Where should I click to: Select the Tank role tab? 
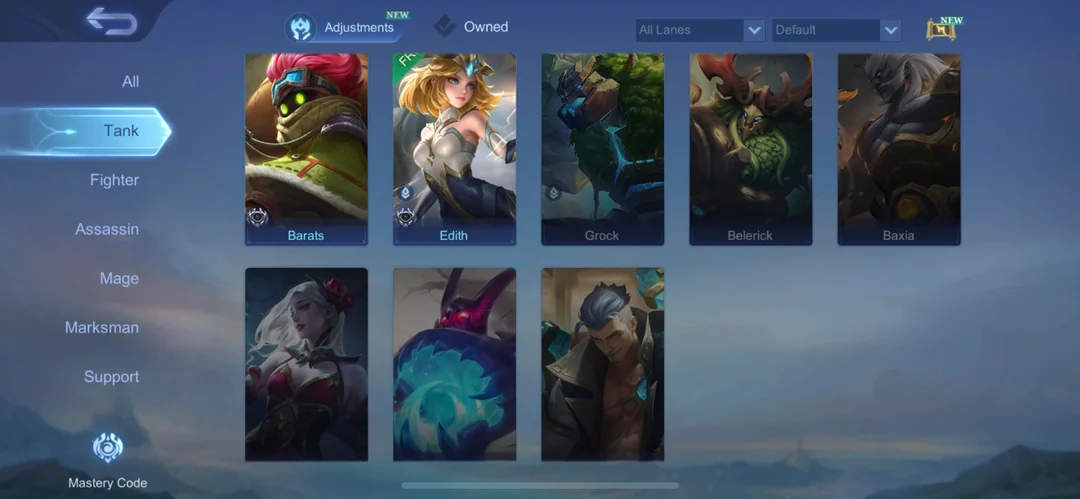[x=121, y=131]
